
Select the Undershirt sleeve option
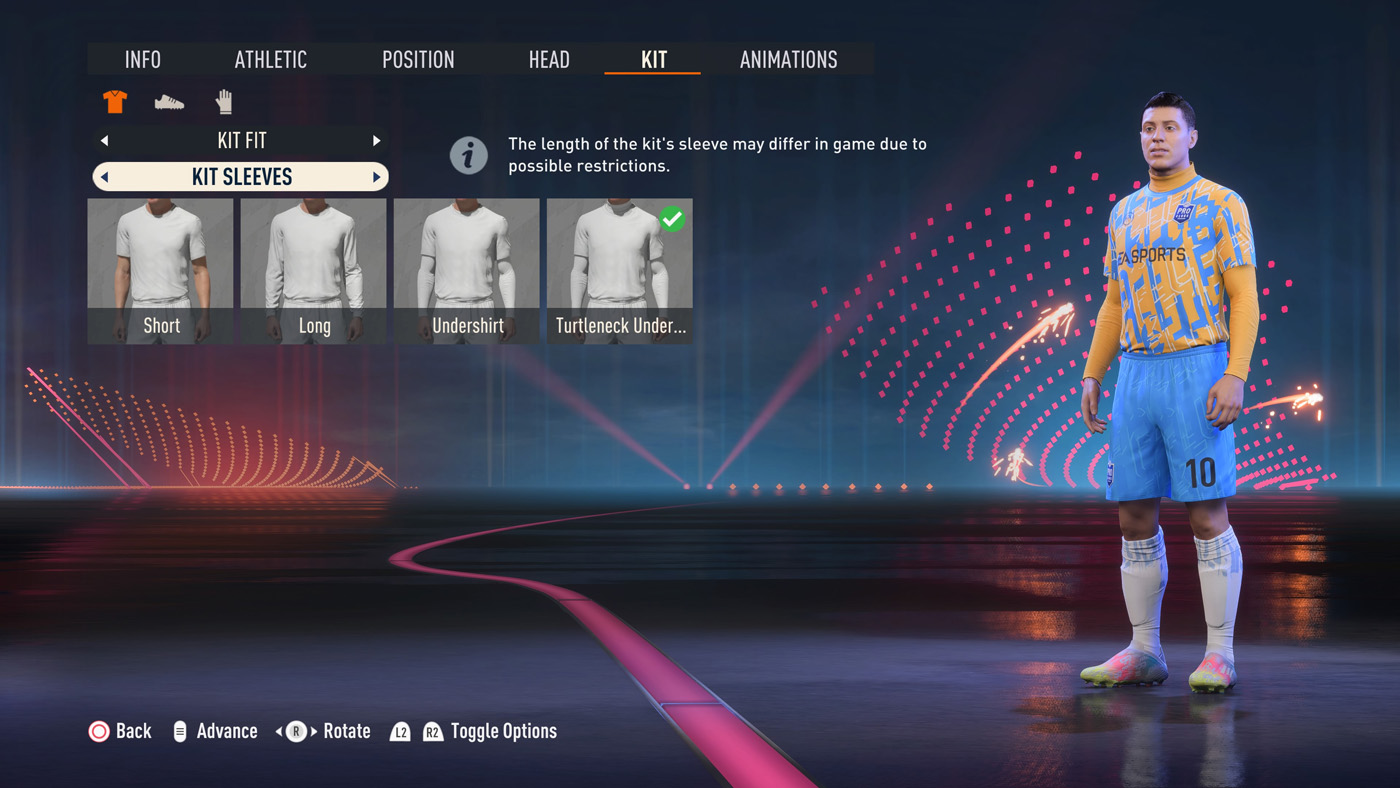pyautogui.click(x=467, y=270)
